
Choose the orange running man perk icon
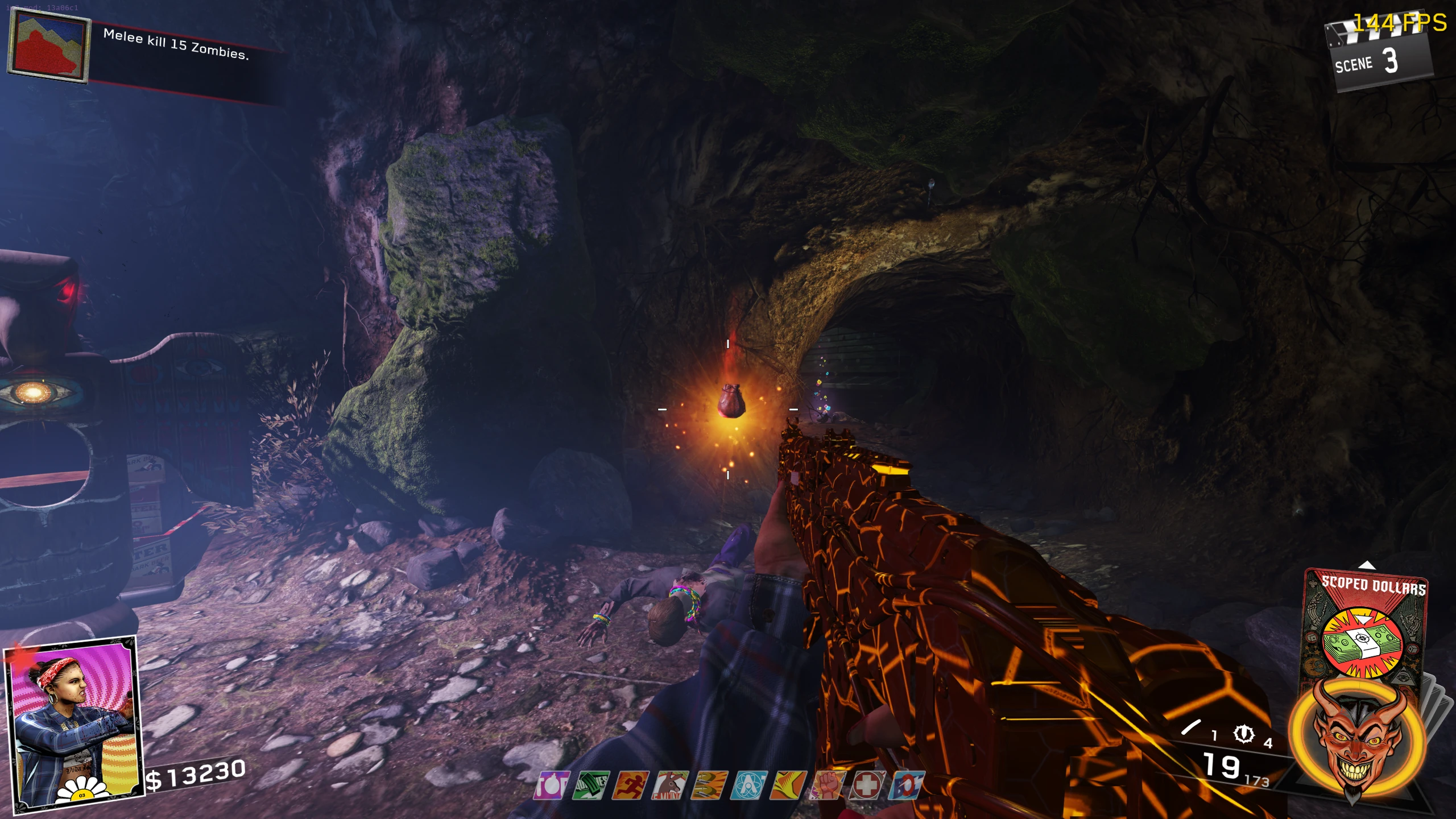[x=631, y=786]
